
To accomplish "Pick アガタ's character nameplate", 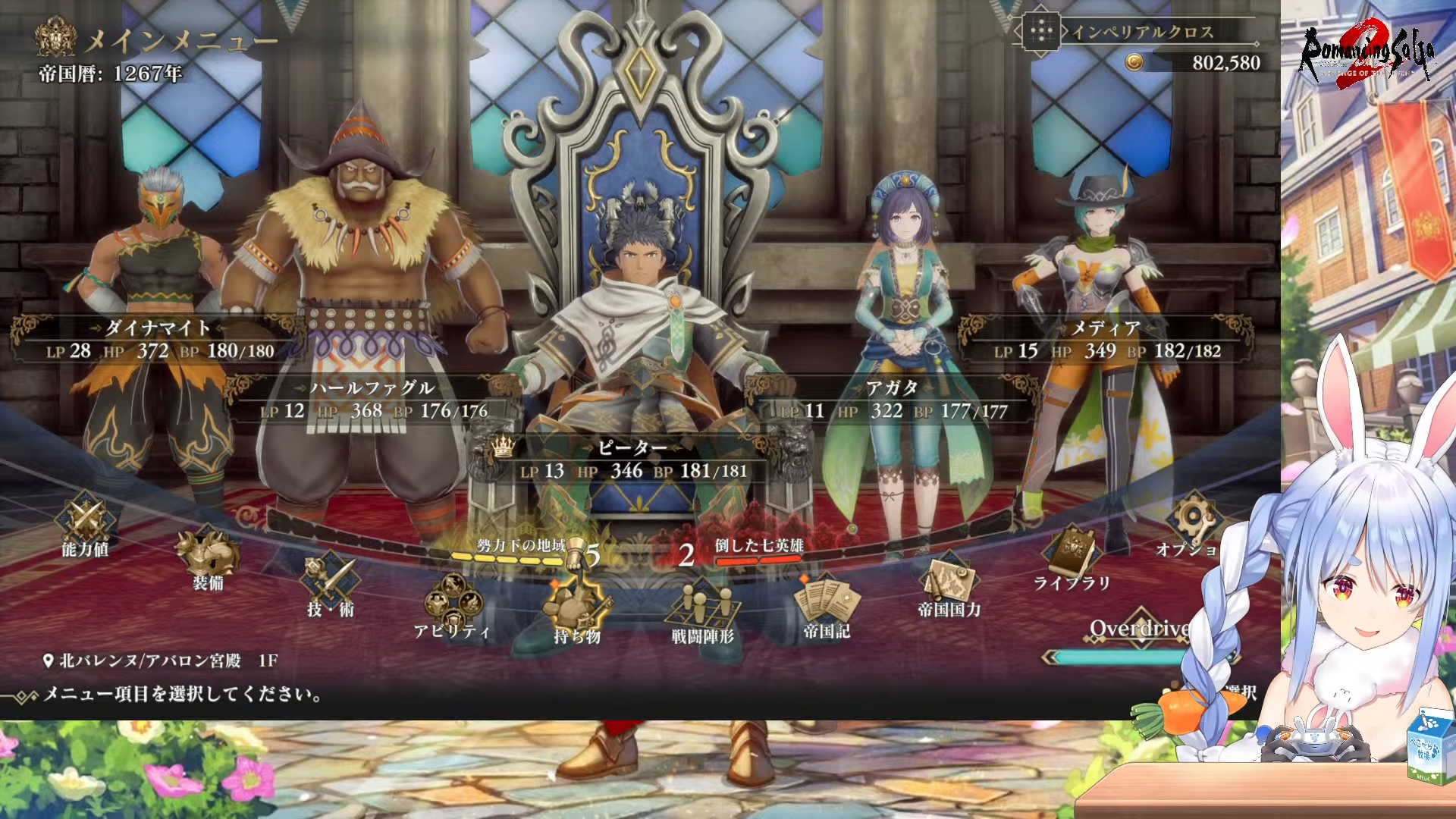I will tap(893, 400).
